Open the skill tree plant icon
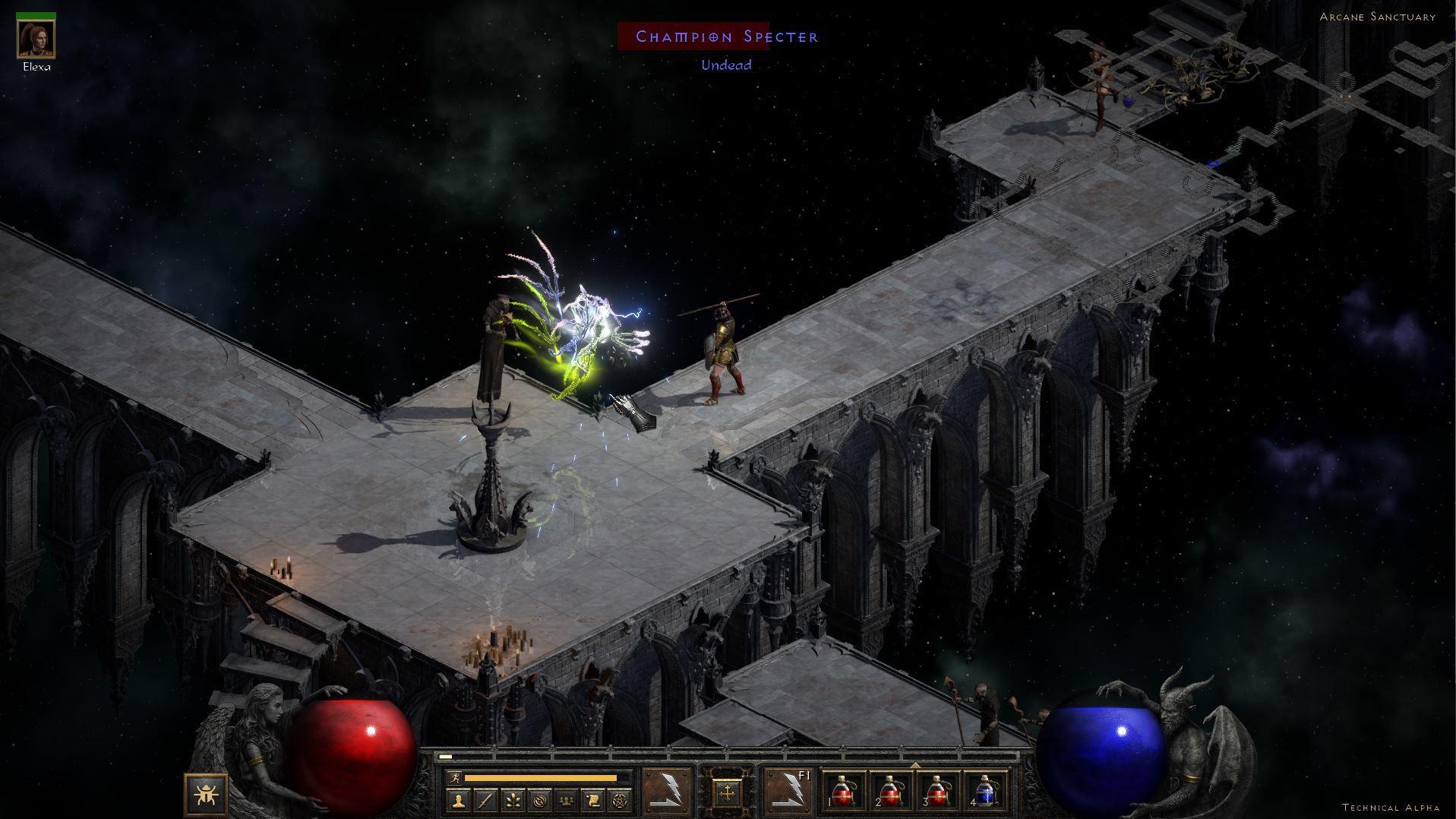 pyautogui.click(x=513, y=800)
